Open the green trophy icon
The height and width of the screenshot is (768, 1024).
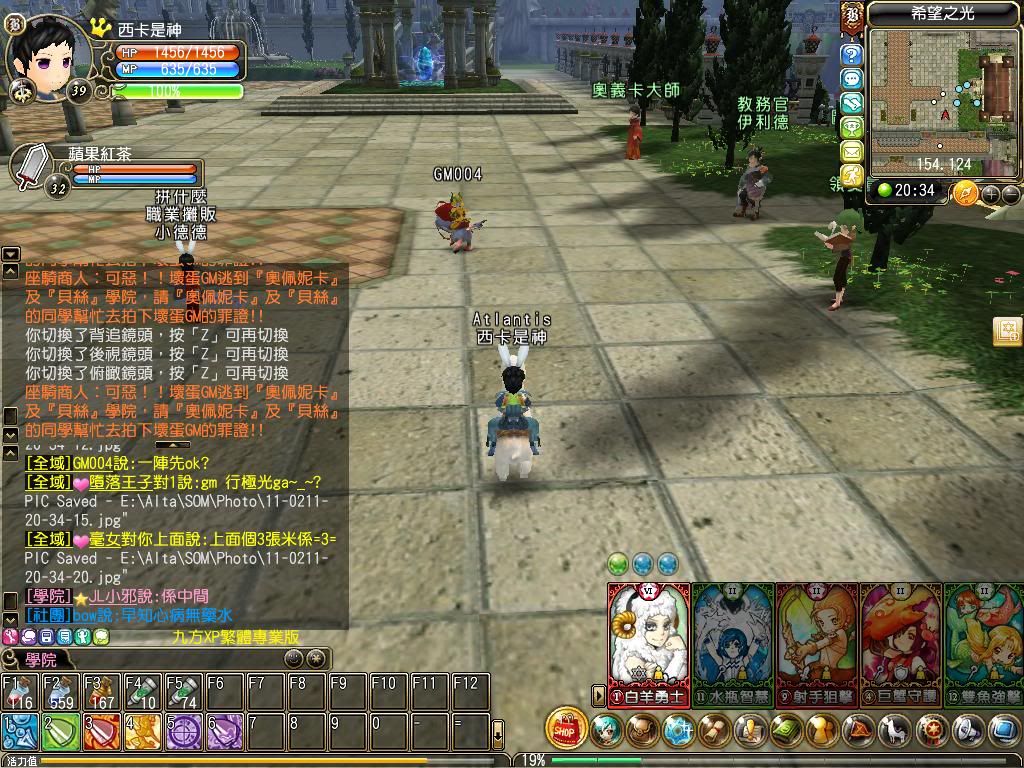pyautogui.click(x=852, y=127)
